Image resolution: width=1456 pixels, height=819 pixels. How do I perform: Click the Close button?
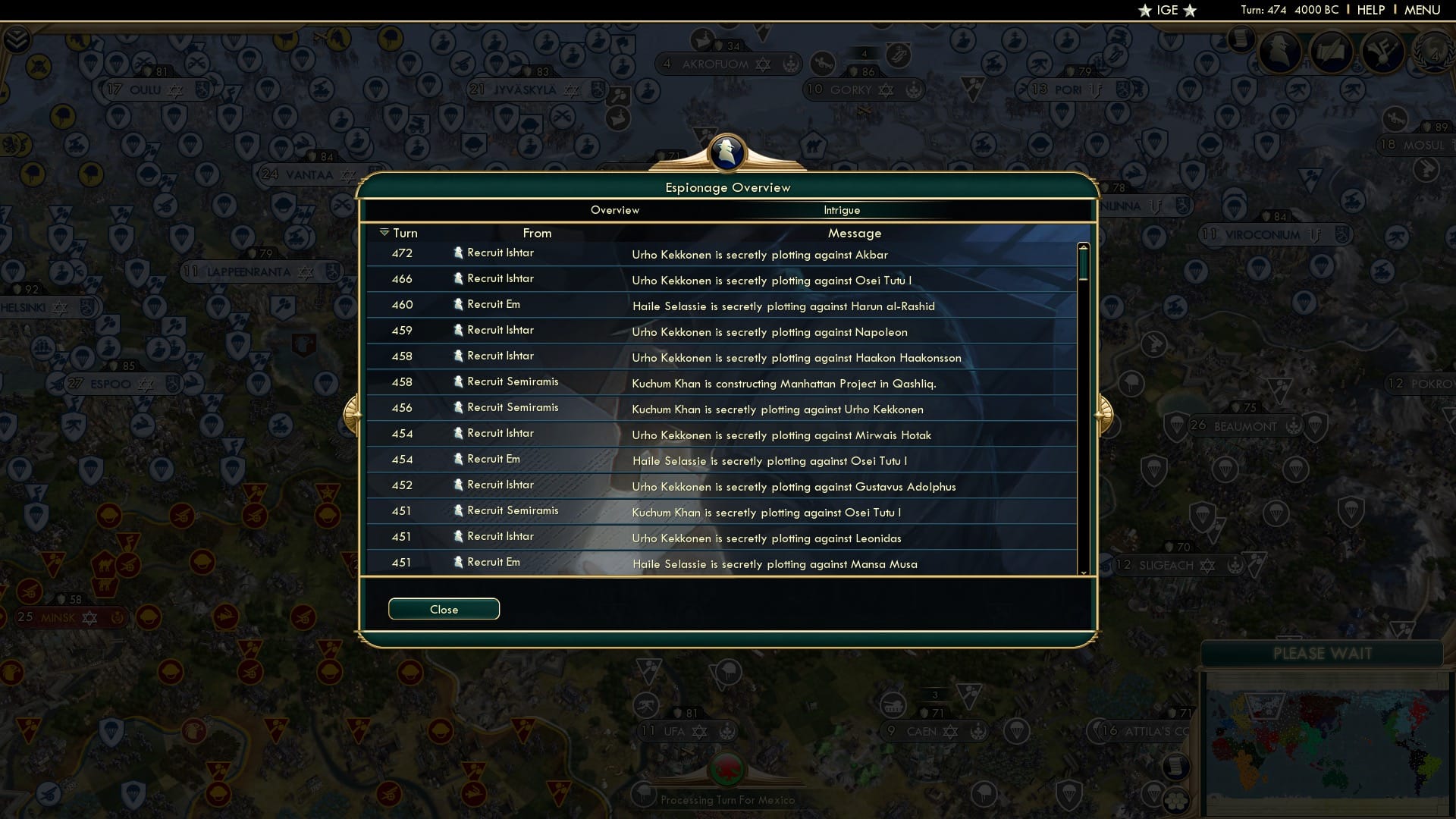pos(444,609)
